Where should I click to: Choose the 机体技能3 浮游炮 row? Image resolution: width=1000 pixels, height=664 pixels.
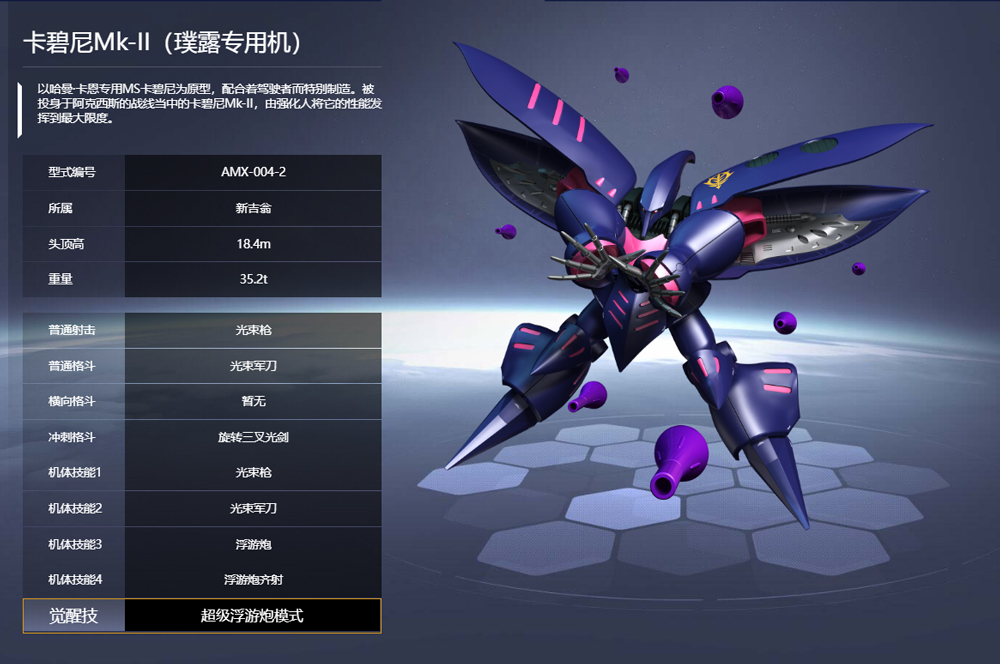[202, 544]
